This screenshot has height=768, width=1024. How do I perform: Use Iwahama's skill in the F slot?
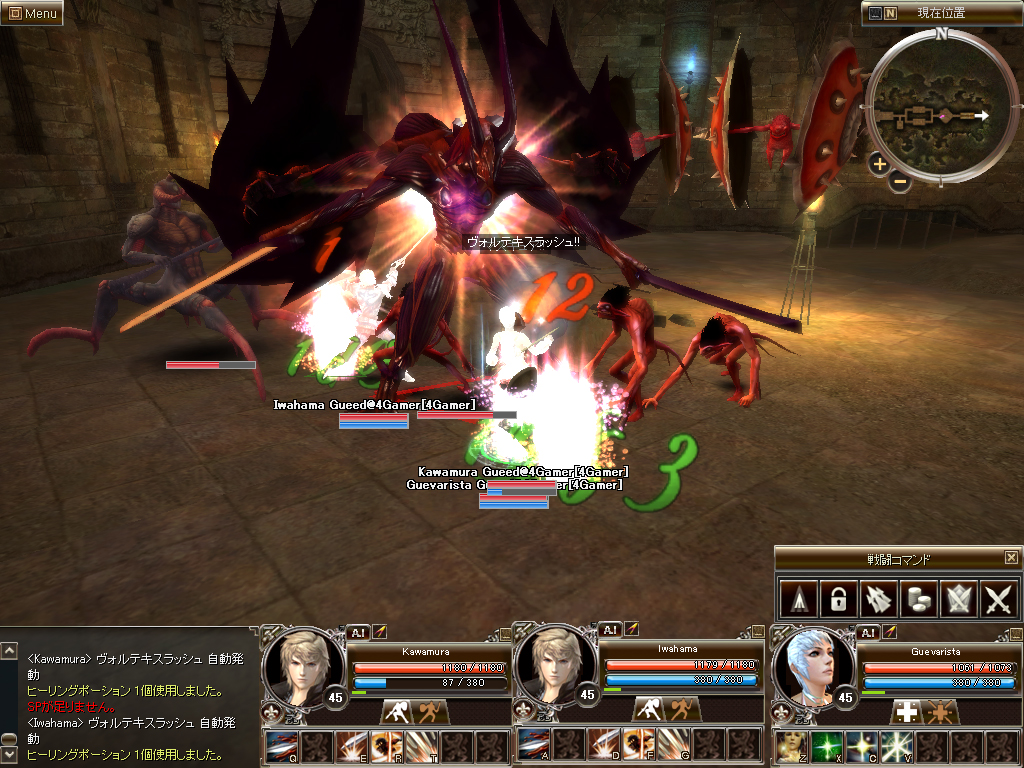(x=637, y=746)
